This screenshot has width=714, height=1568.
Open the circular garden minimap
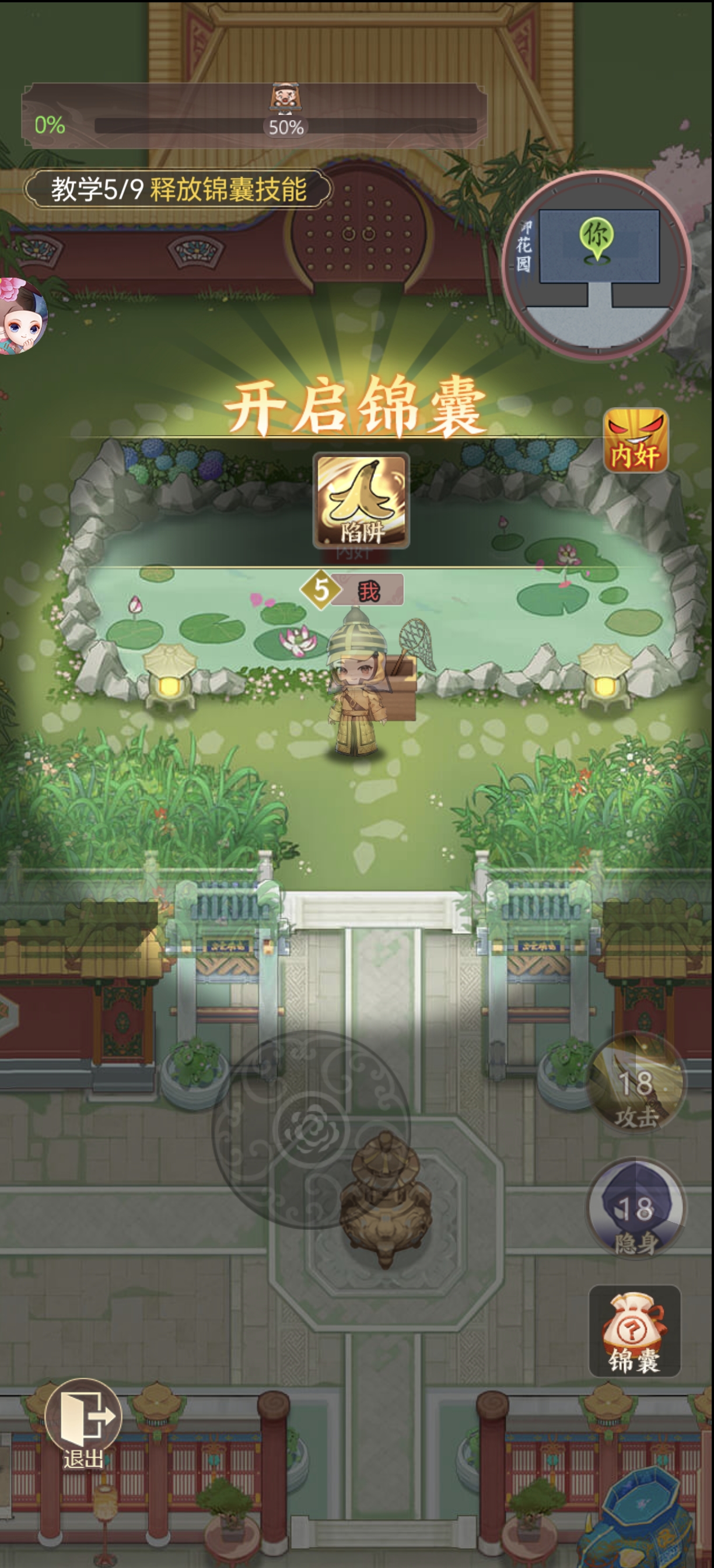point(597,265)
